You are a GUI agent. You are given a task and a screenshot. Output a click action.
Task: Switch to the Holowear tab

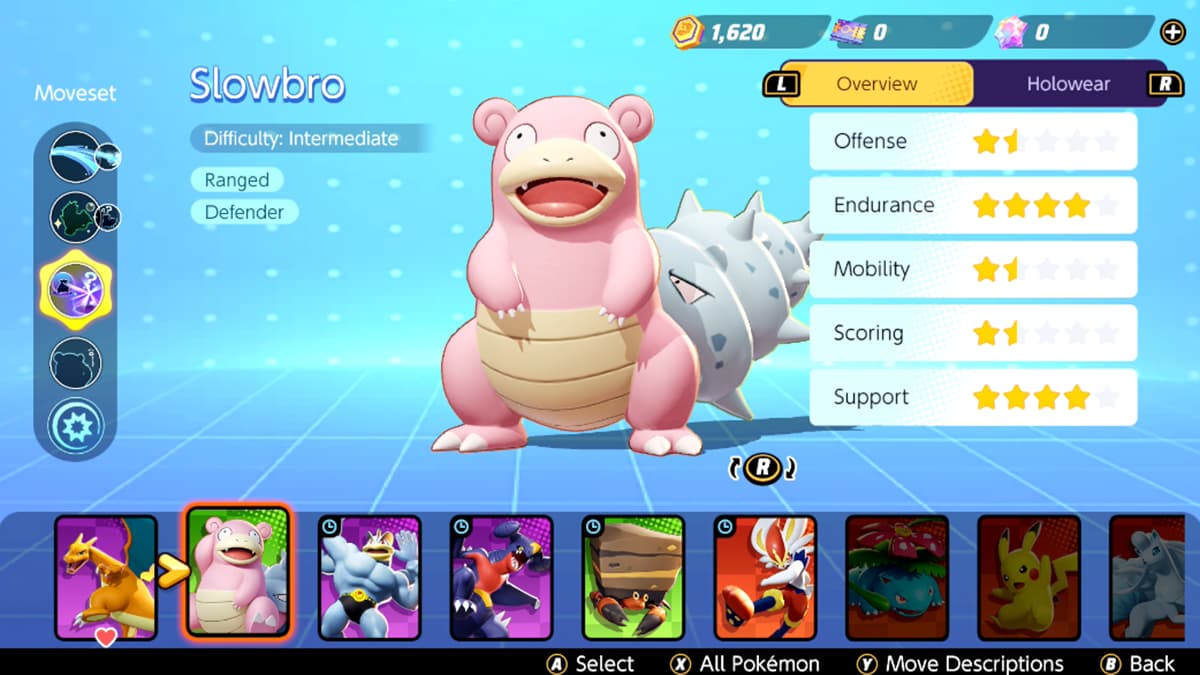coord(1067,84)
